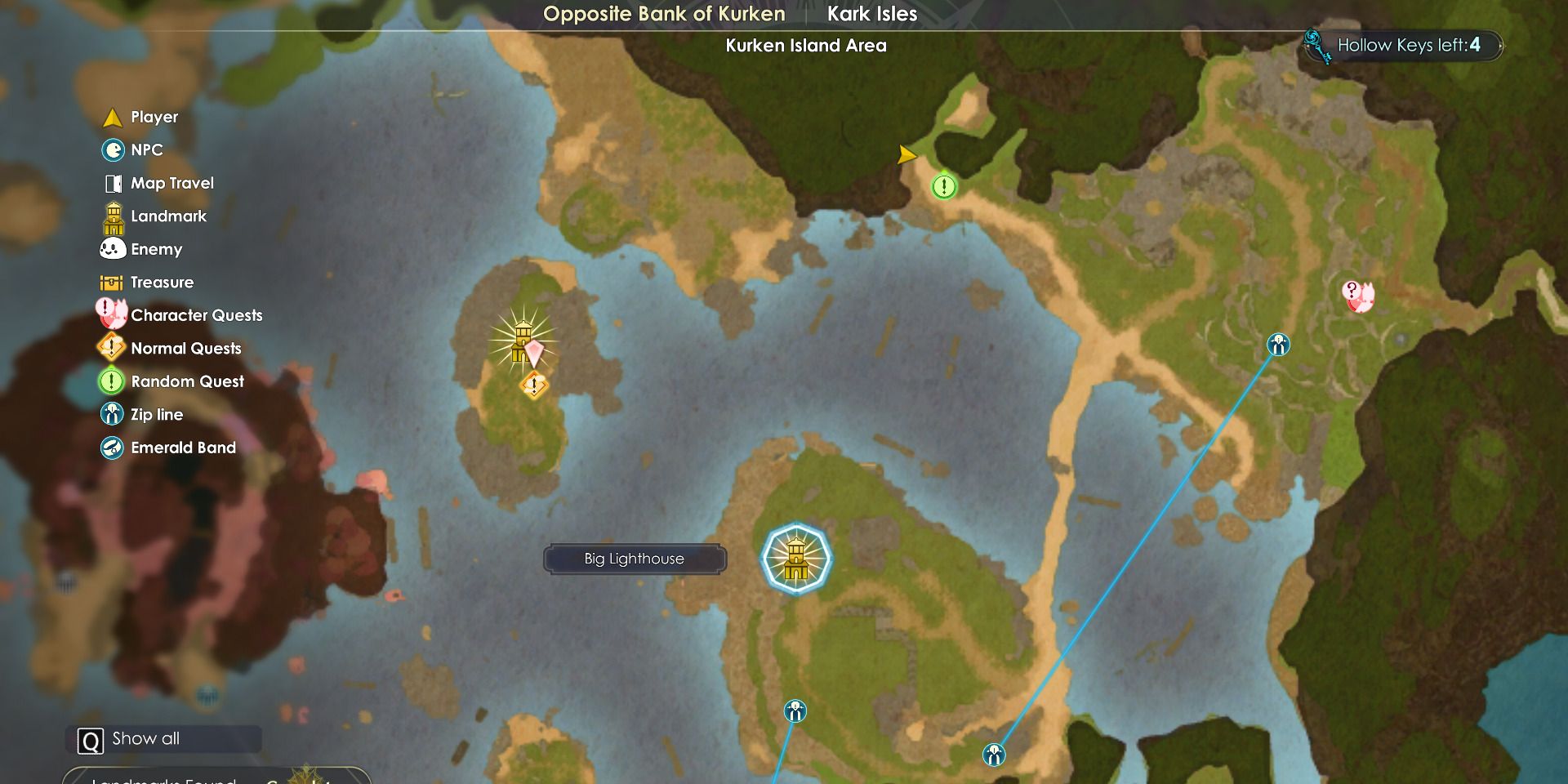This screenshot has height=784, width=1568.
Task: Click the Zip line legend entry
Action: tap(156, 415)
